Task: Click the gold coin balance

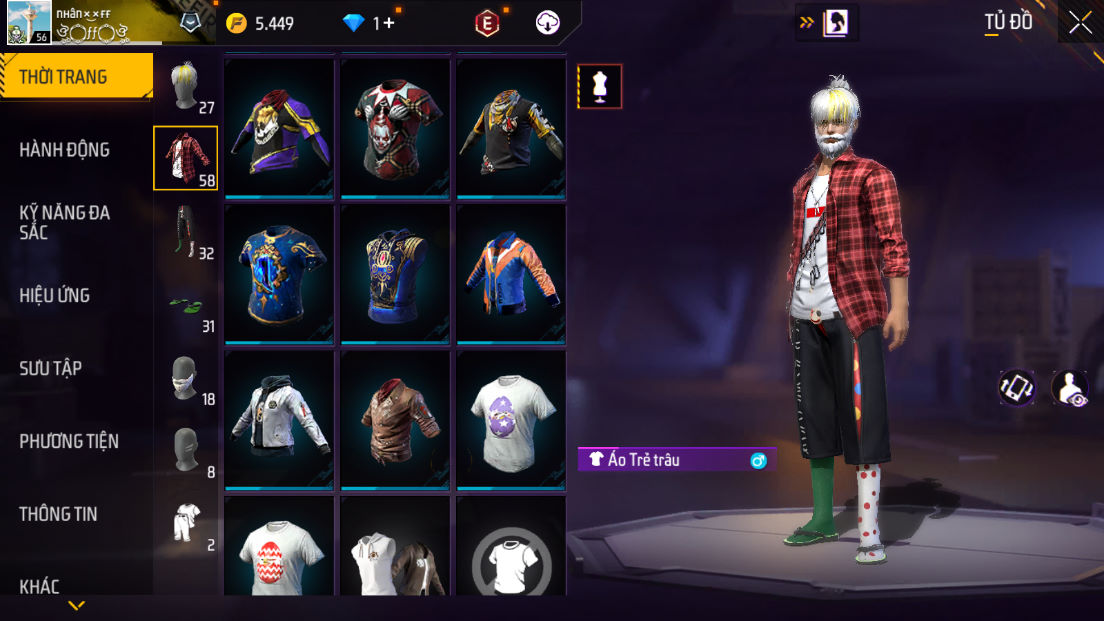Action: click(x=260, y=23)
